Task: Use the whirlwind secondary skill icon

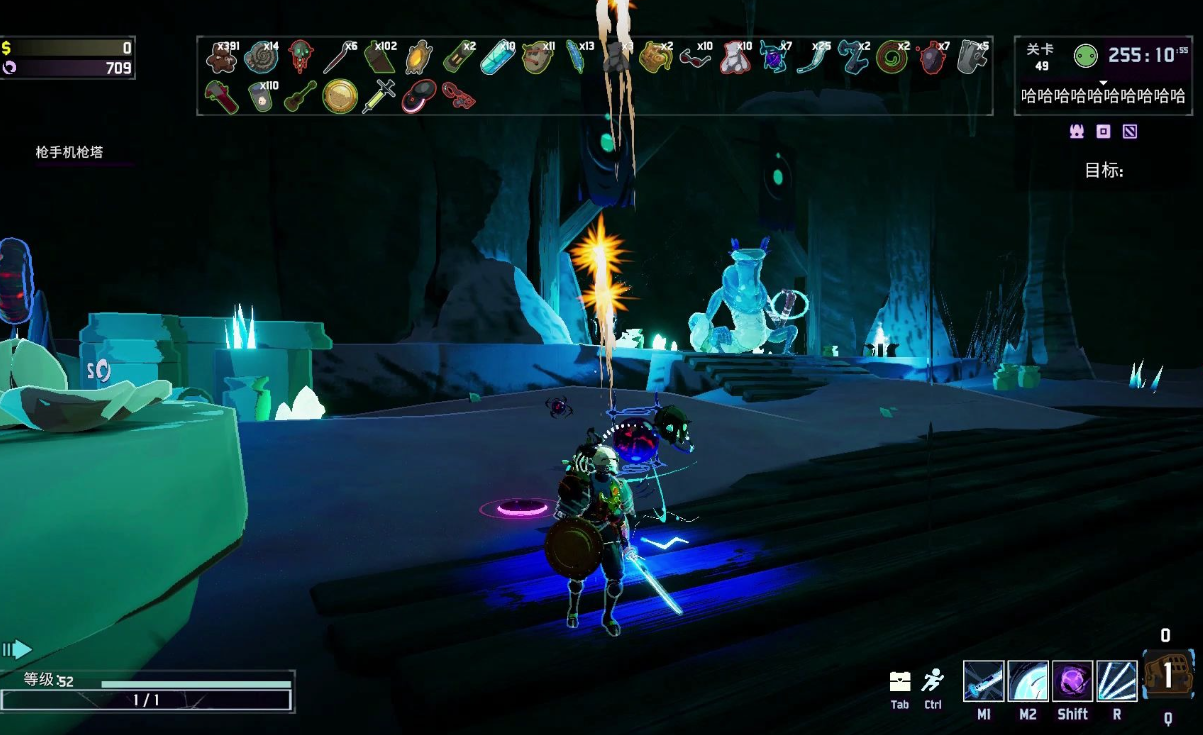Action: click(x=1028, y=681)
